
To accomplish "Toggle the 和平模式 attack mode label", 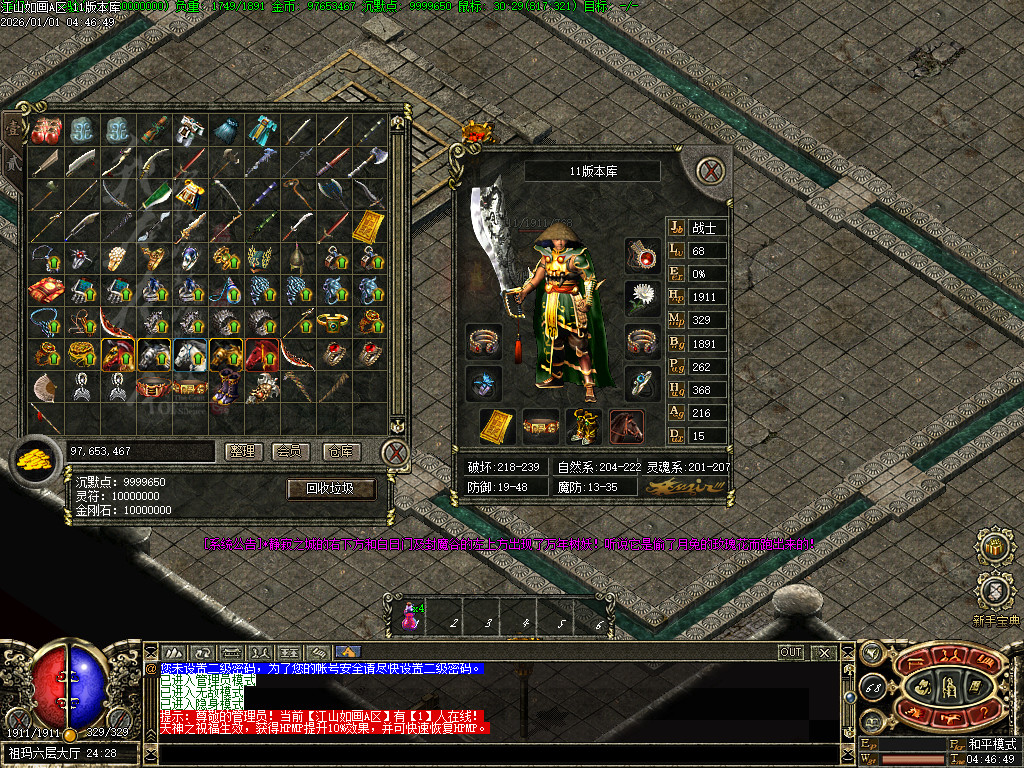I will tap(991, 744).
